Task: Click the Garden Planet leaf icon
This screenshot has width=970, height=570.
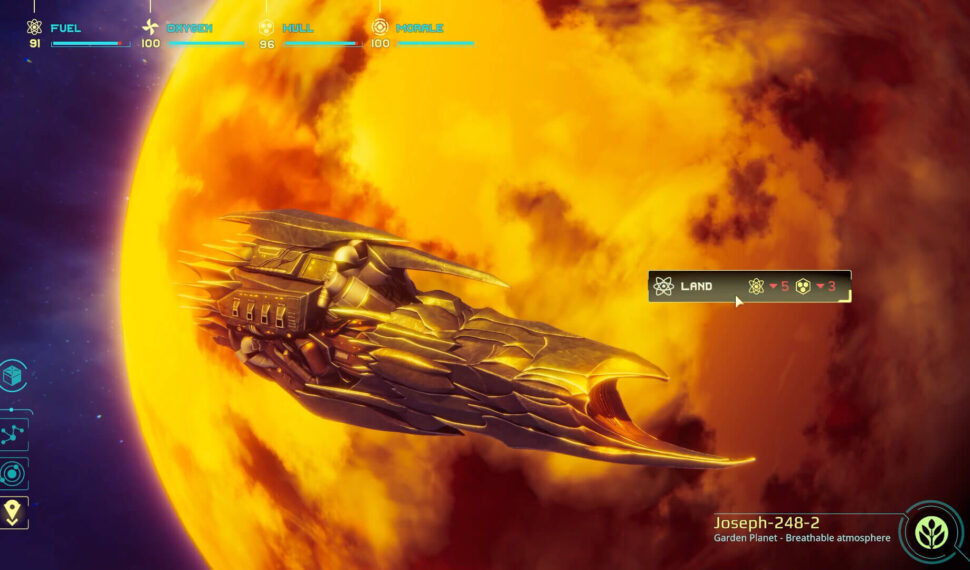Action: coord(931,532)
